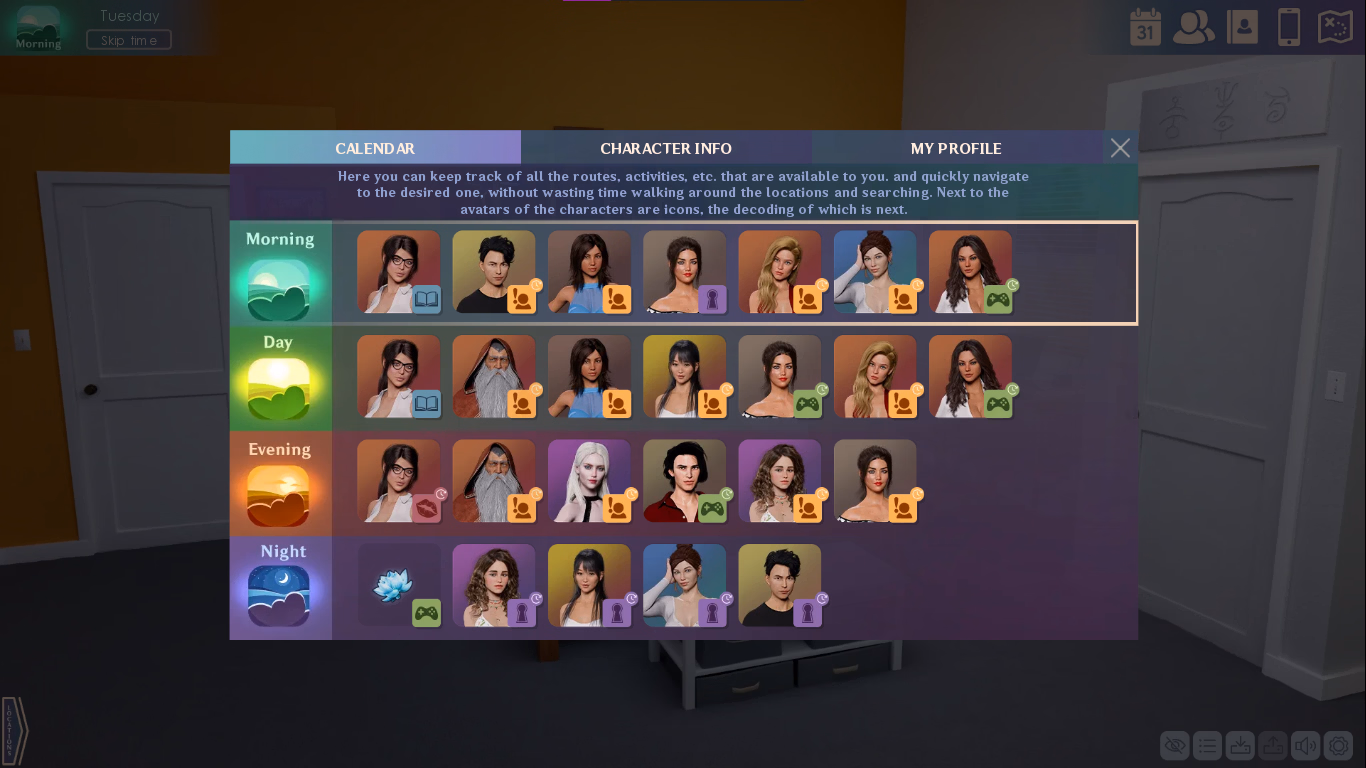Pick the bearded wizard in the Day row
1366x768 pixels.
493,376
